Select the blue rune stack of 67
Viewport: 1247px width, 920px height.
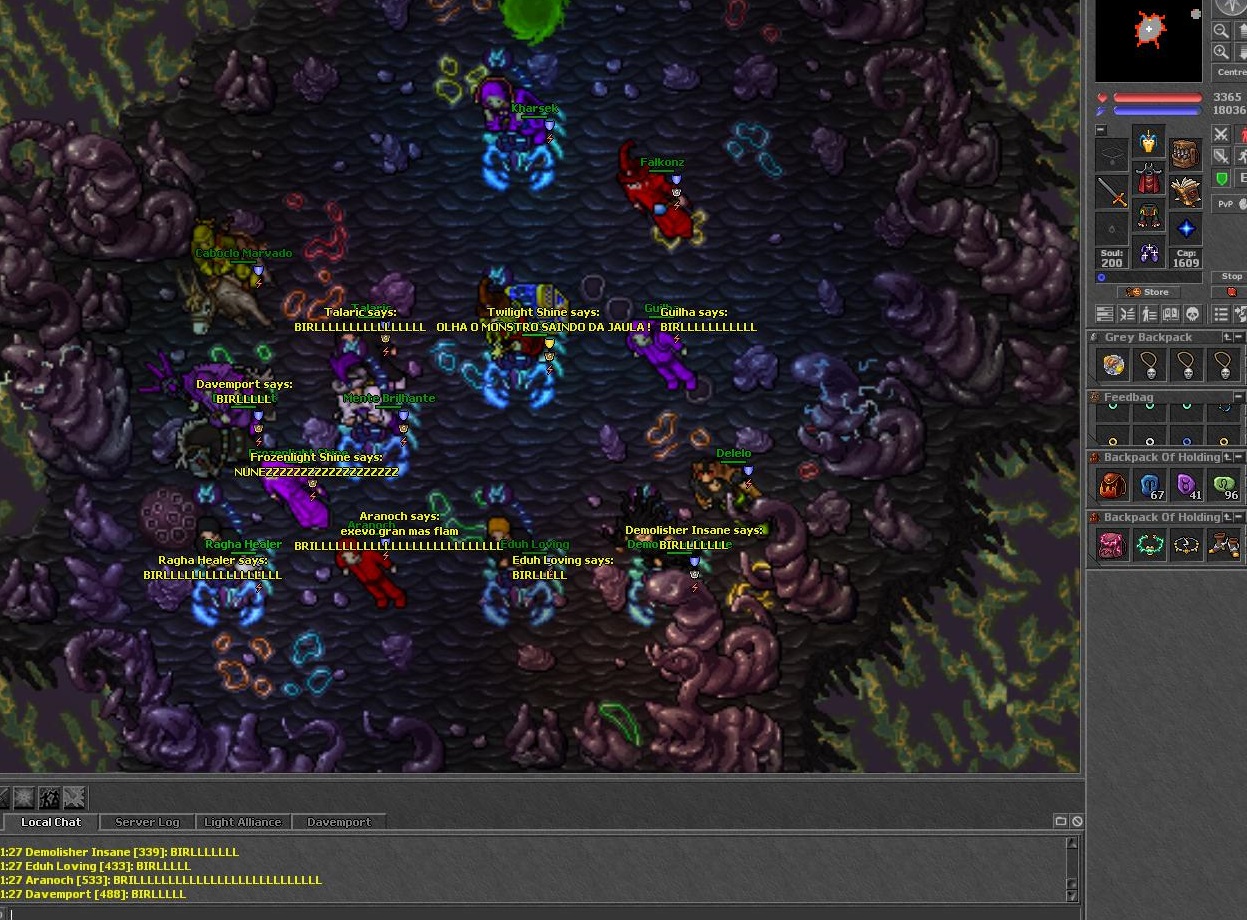[1150, 486]
